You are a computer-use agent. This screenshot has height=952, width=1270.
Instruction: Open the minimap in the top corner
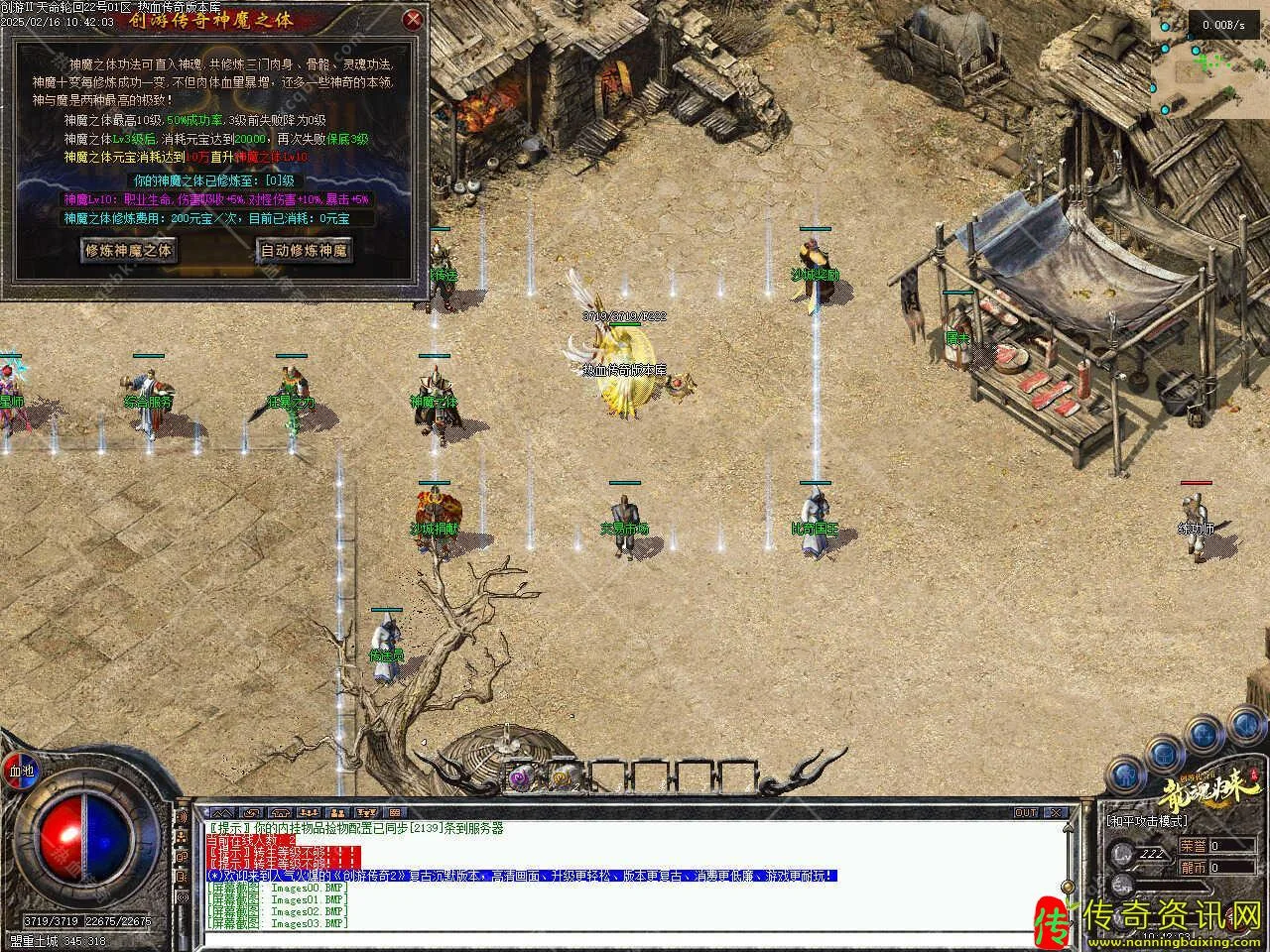tap(1210, 58)
